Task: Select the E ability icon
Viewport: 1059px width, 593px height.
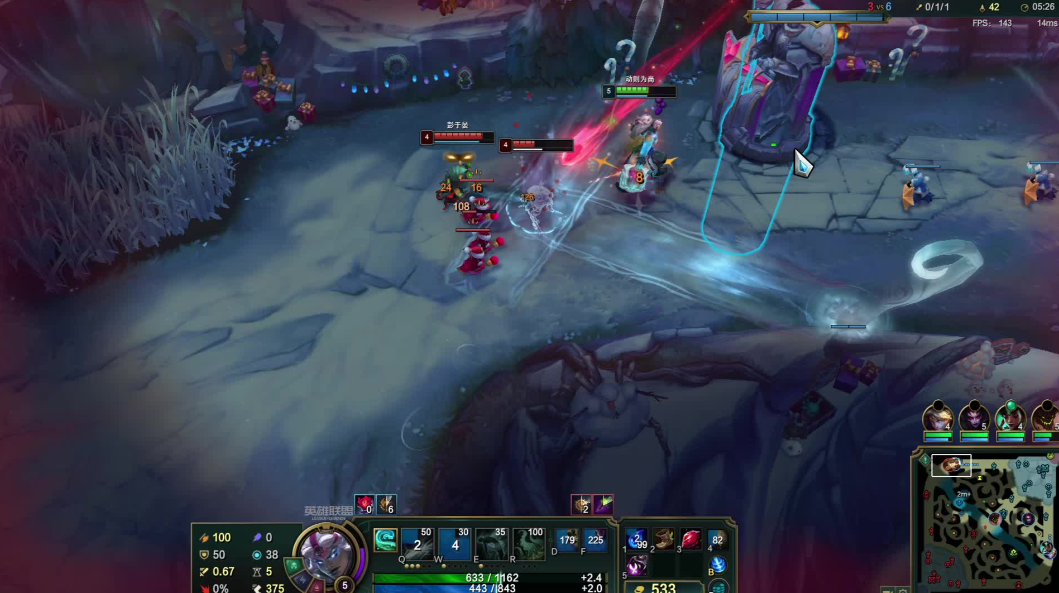Action: 491,543
